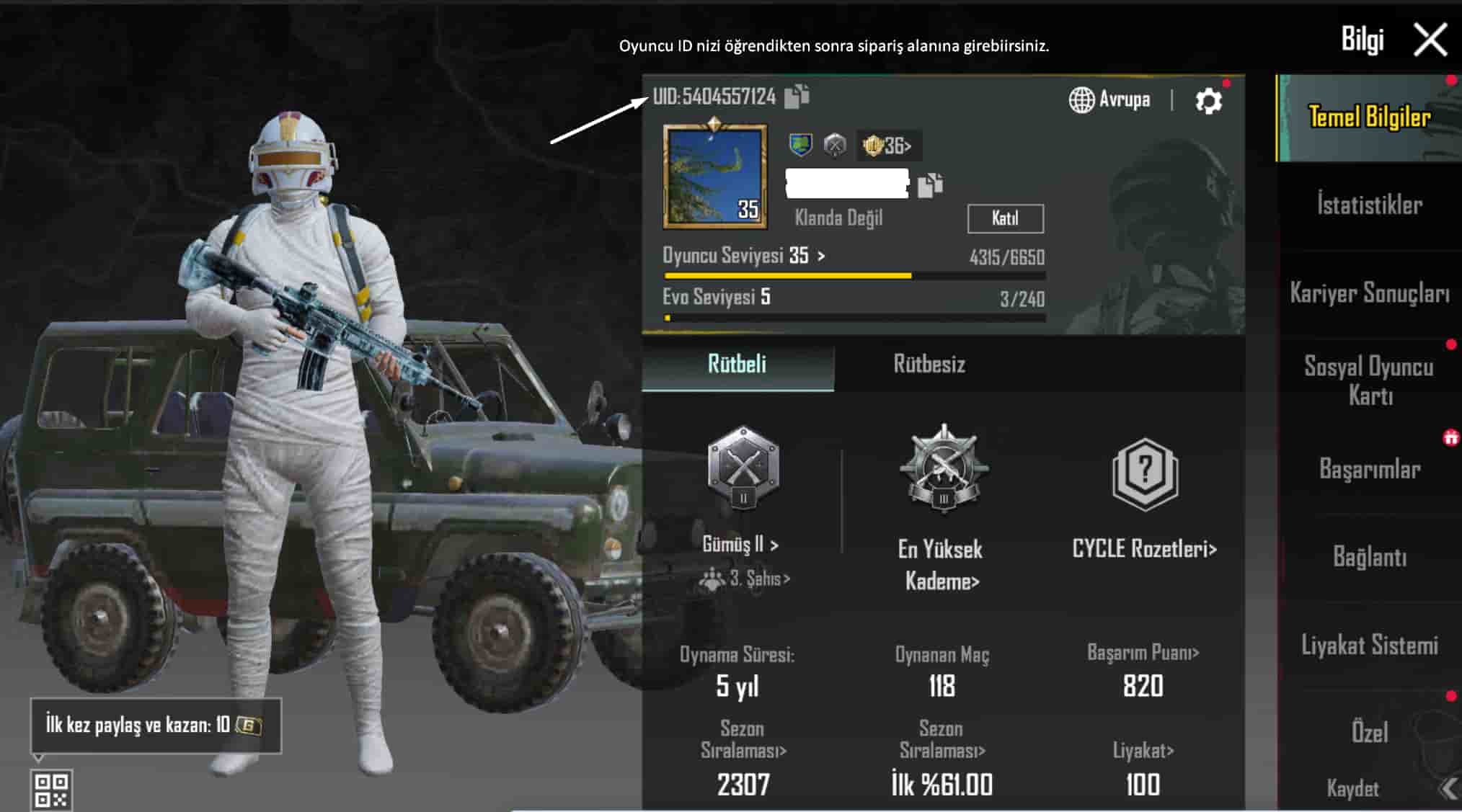Image resolution: width=1462 pixels, height=812 pixels.
Task: Copy the player name
Action: point(930,185)
